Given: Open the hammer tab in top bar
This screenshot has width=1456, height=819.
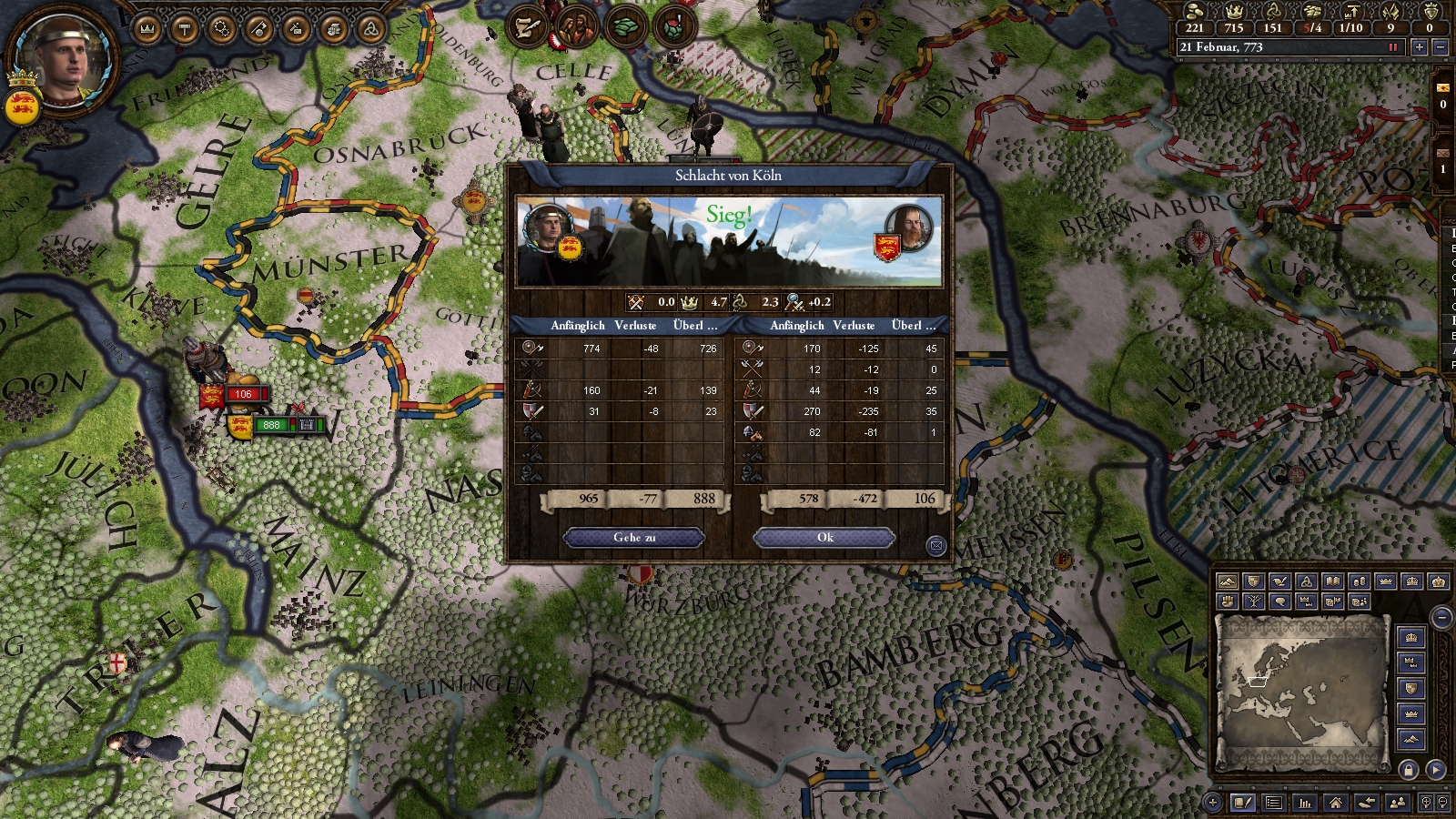Looking at the screenshot, I should [x=185, y=29].
